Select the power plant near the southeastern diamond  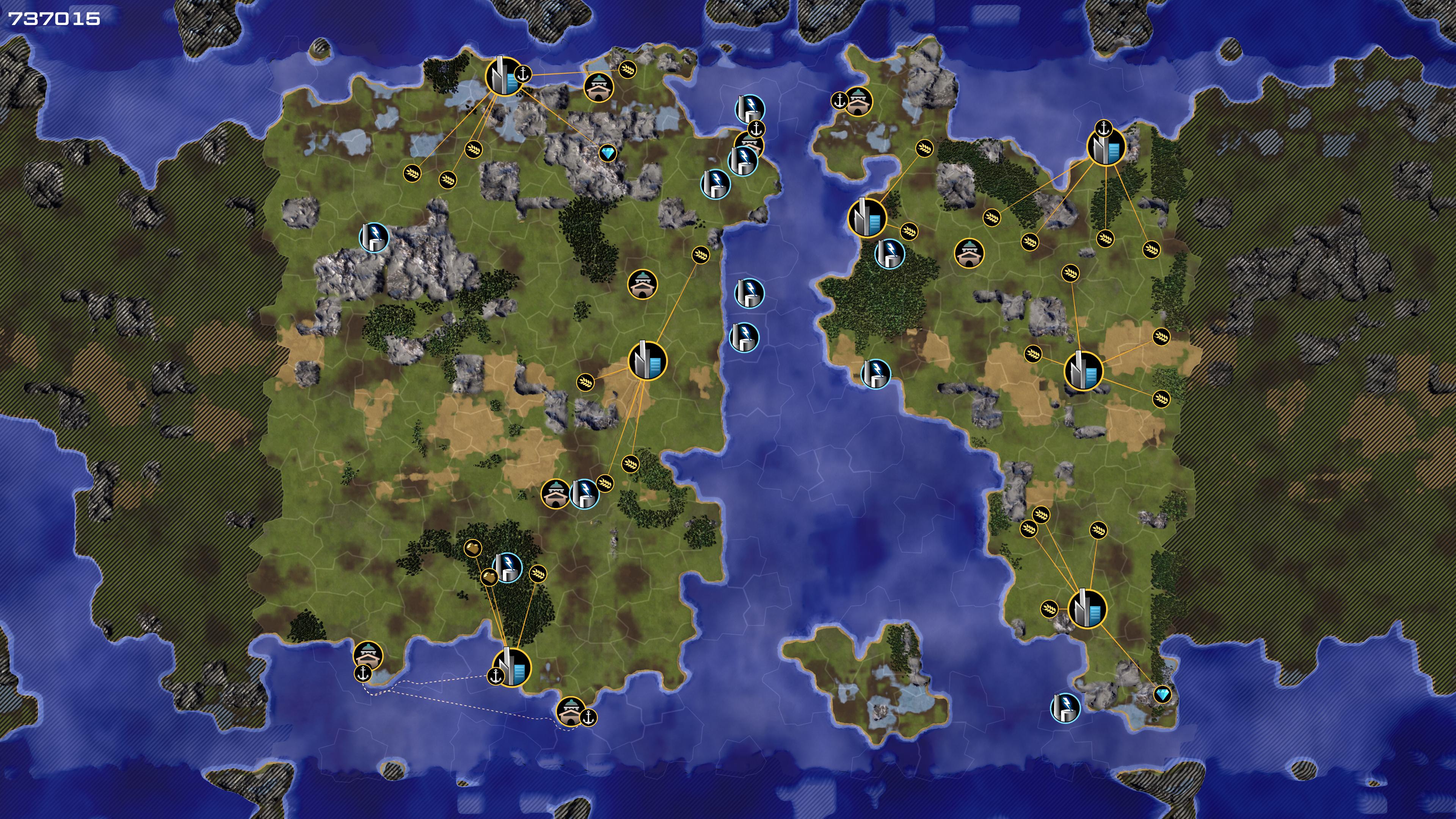(1065, 708)
